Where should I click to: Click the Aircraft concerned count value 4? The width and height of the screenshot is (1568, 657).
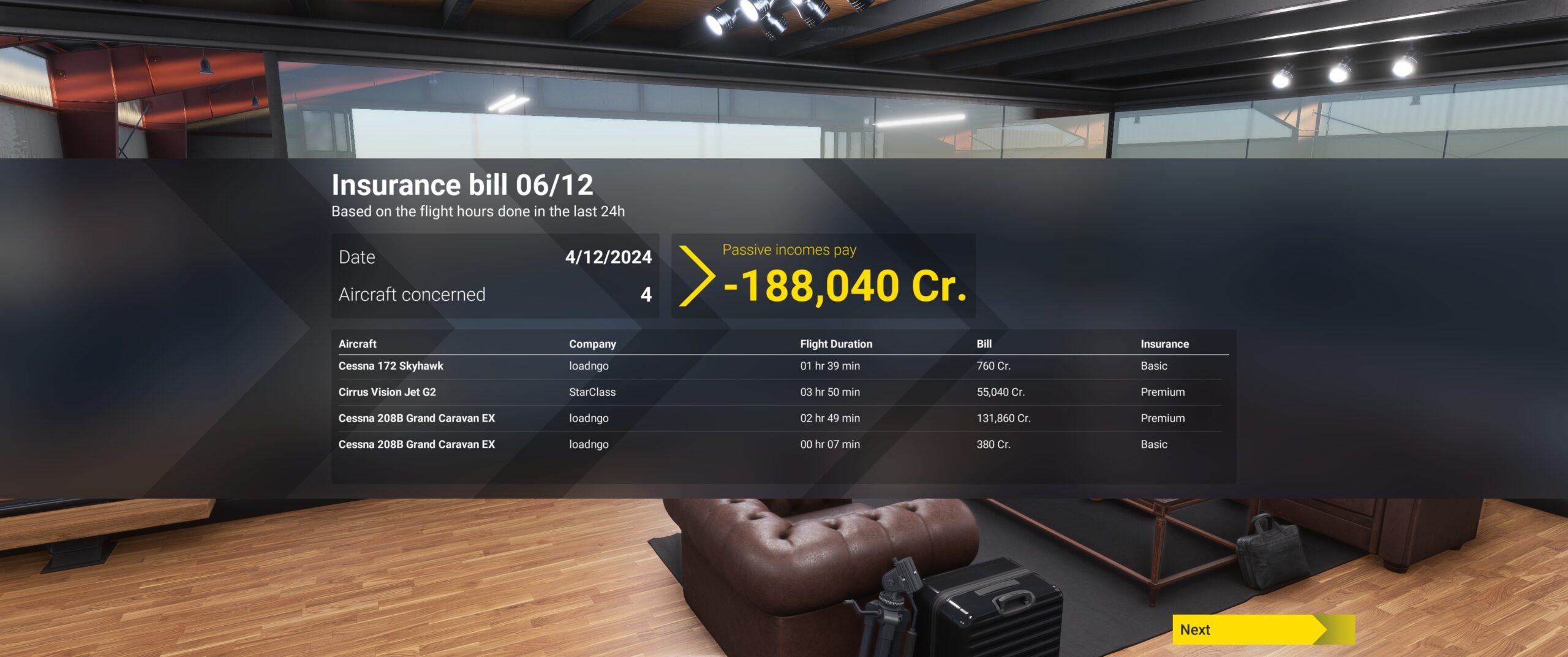644,294
